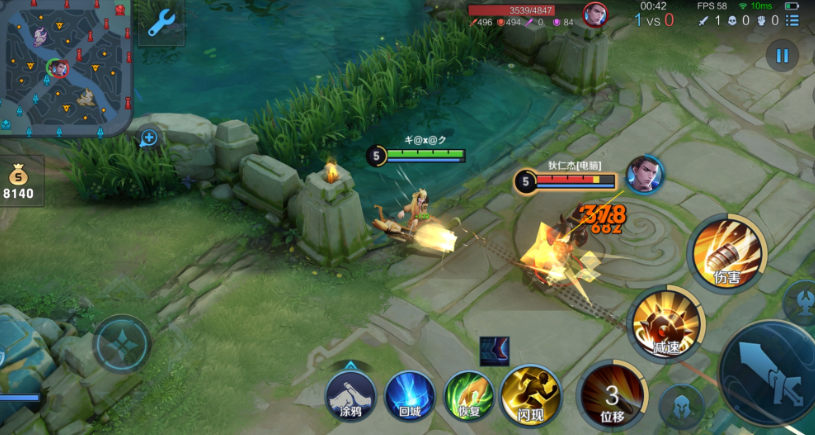This screenshot has width=815, height=435.
Task: Use the boots item above the skills
Action: tap(494, 351)
